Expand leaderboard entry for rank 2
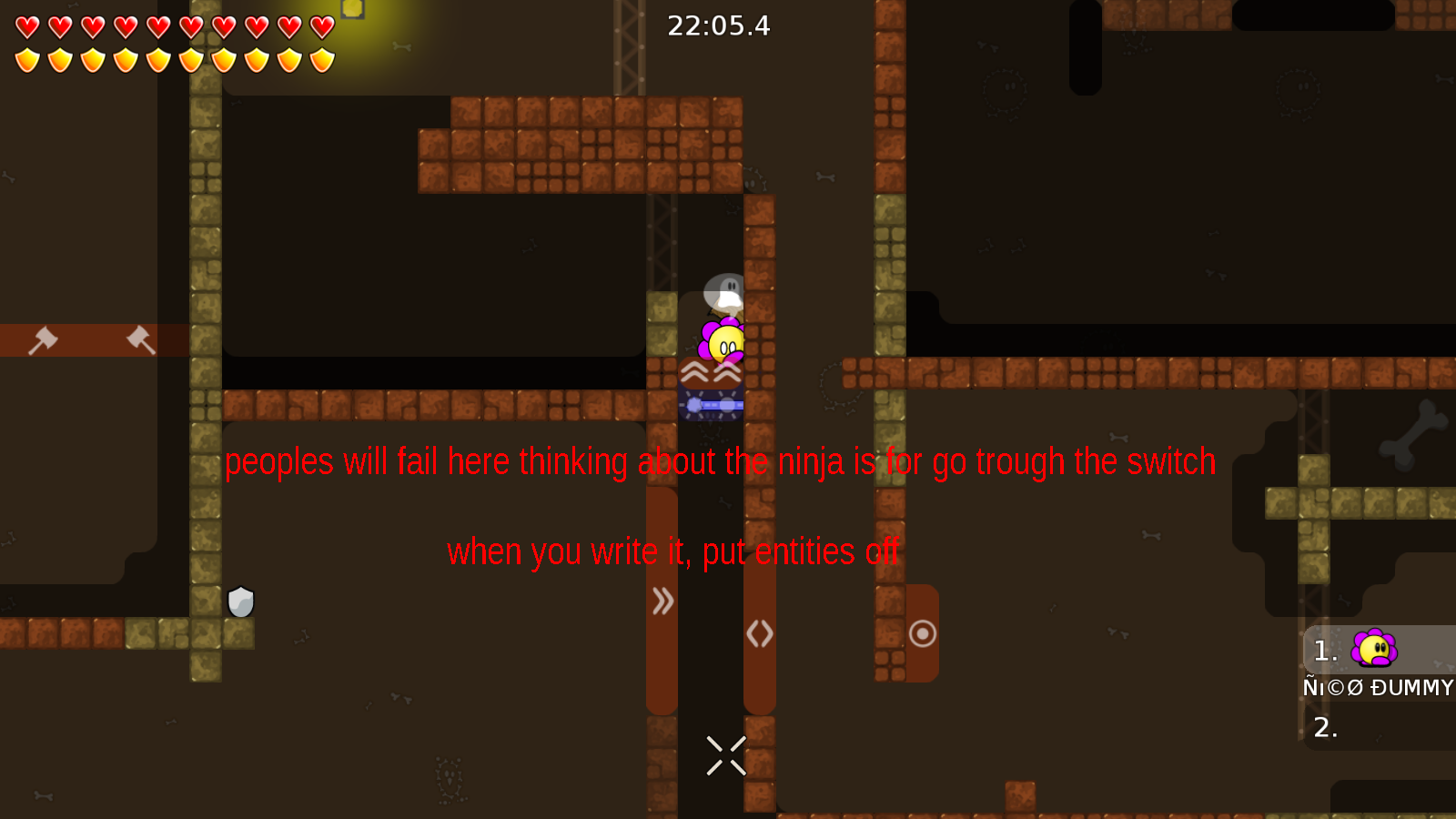The width and height of the screenshot is (1456, 819). (1325, 727)
